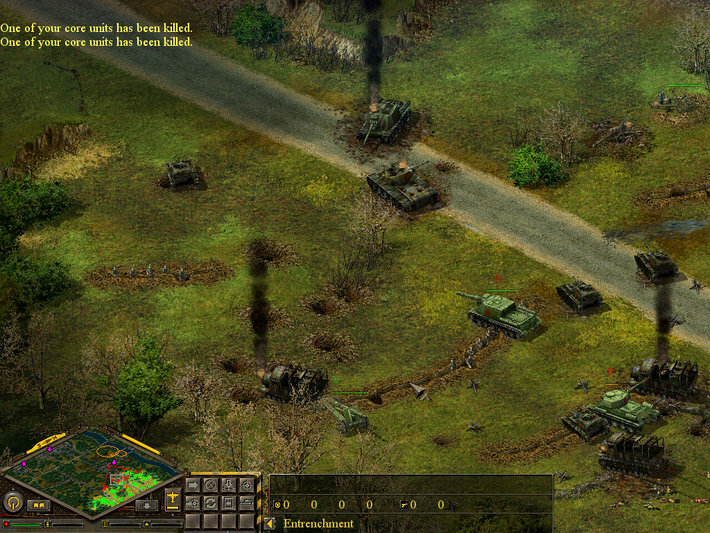Click the down-arrow button under the minimap
The height and width of the screenshot is (533, 710).
coord(146,506)
